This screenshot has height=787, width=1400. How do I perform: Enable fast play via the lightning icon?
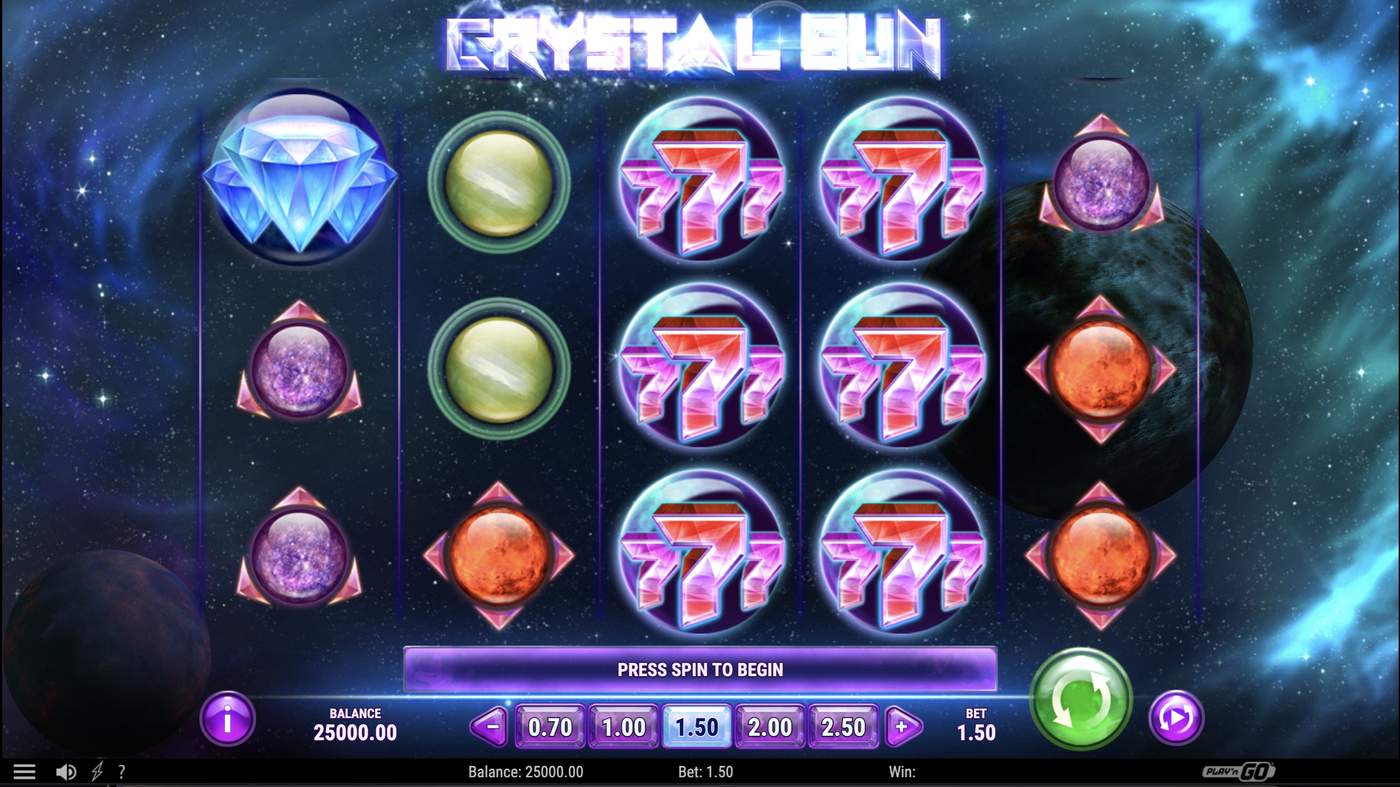pyautogui.click(x=97, y=771)
